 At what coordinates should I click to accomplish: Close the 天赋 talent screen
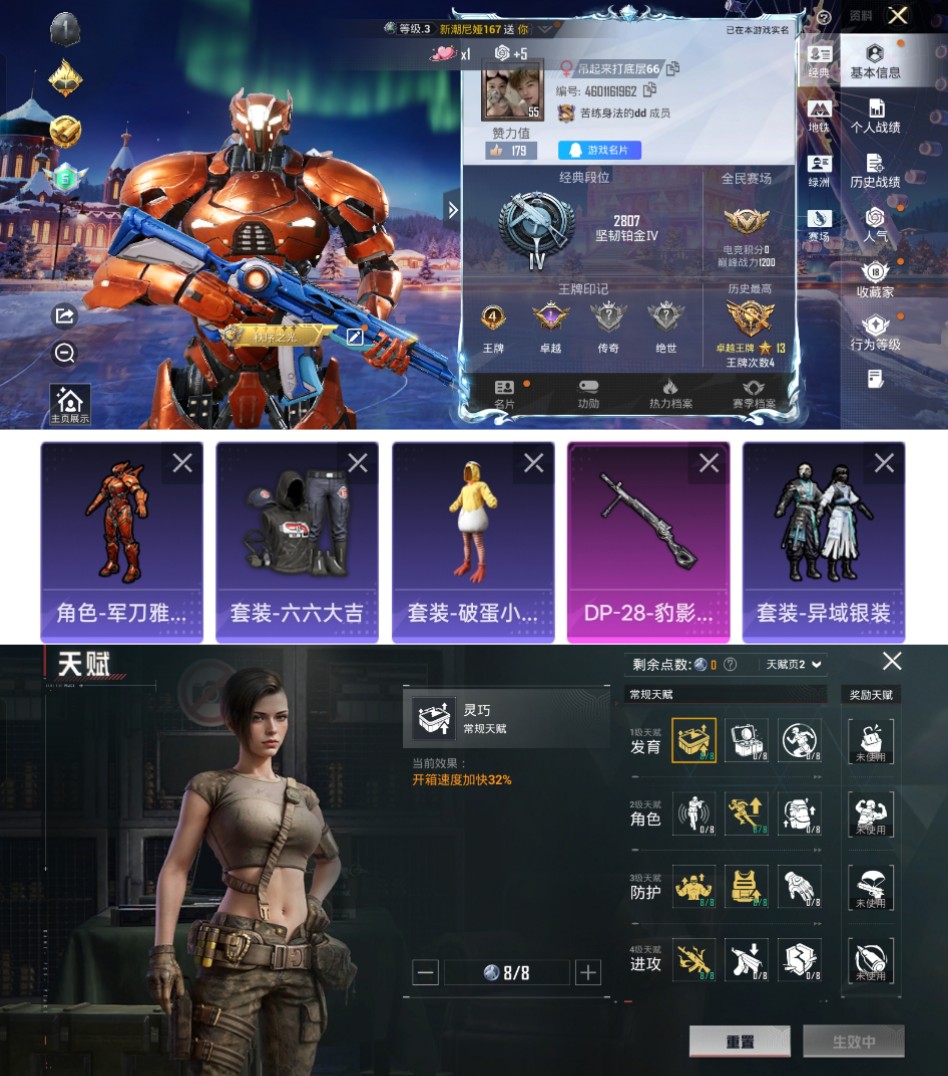point(892,661)
